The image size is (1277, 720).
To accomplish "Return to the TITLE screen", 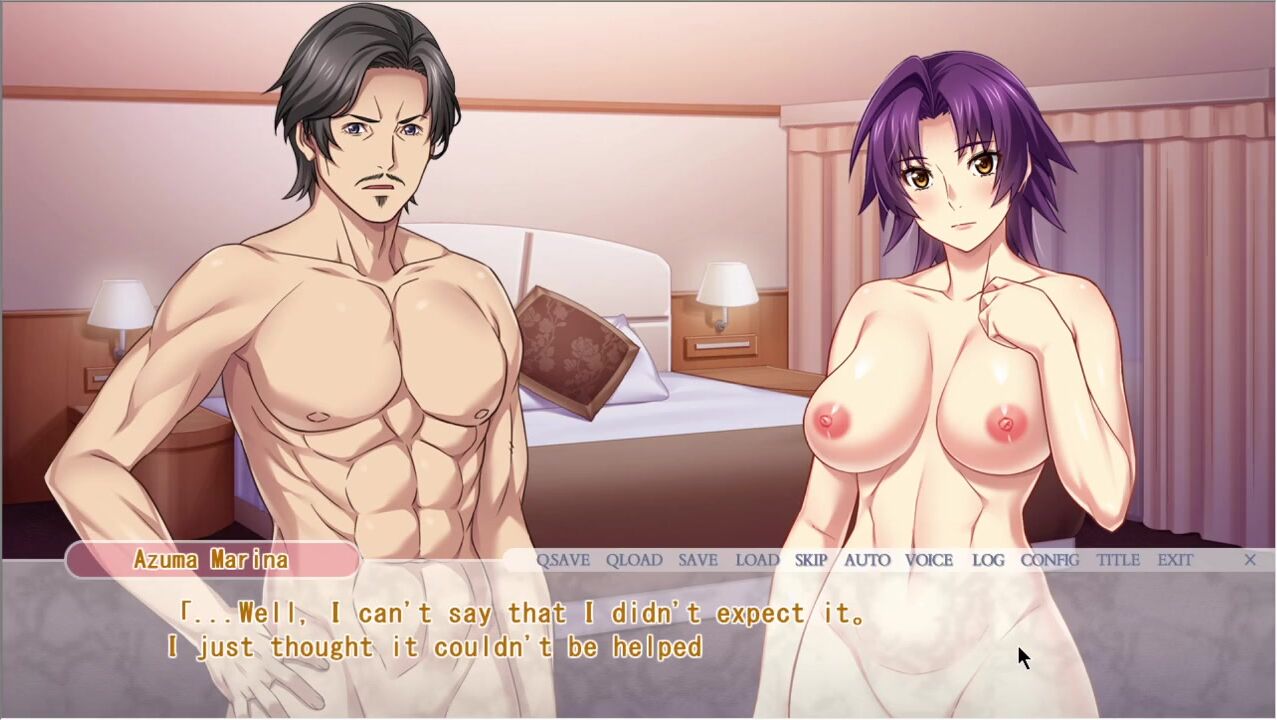I will (x=1118, y=560).
